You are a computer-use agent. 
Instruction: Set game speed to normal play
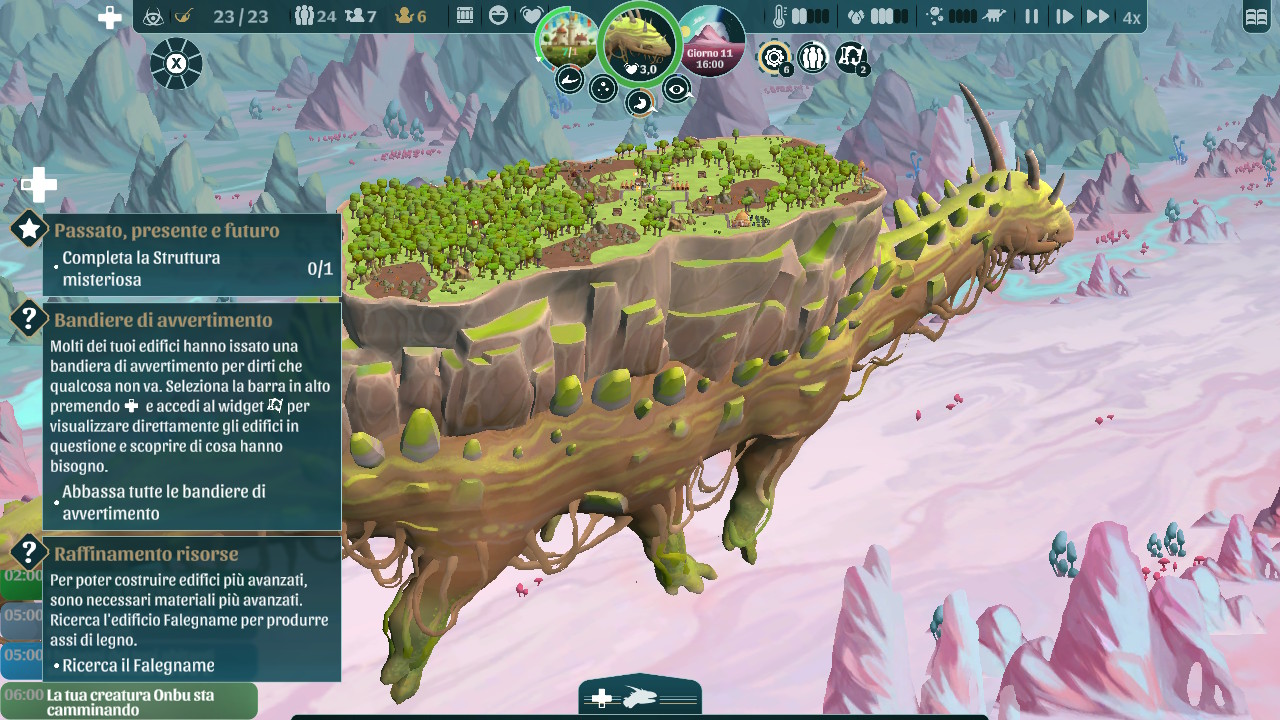pyautogui.click(x=1065, y=17)
